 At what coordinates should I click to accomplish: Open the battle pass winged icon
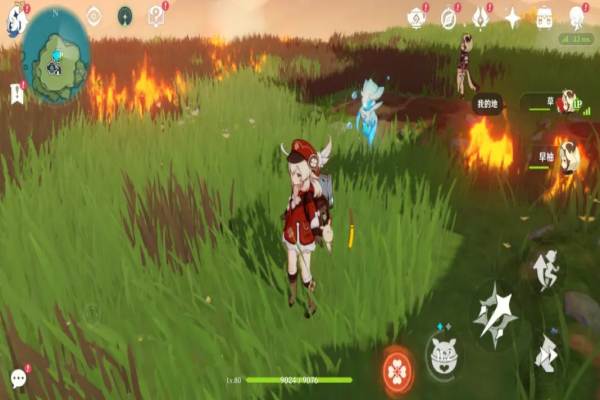pyautogui.click(x=481, y=17)
